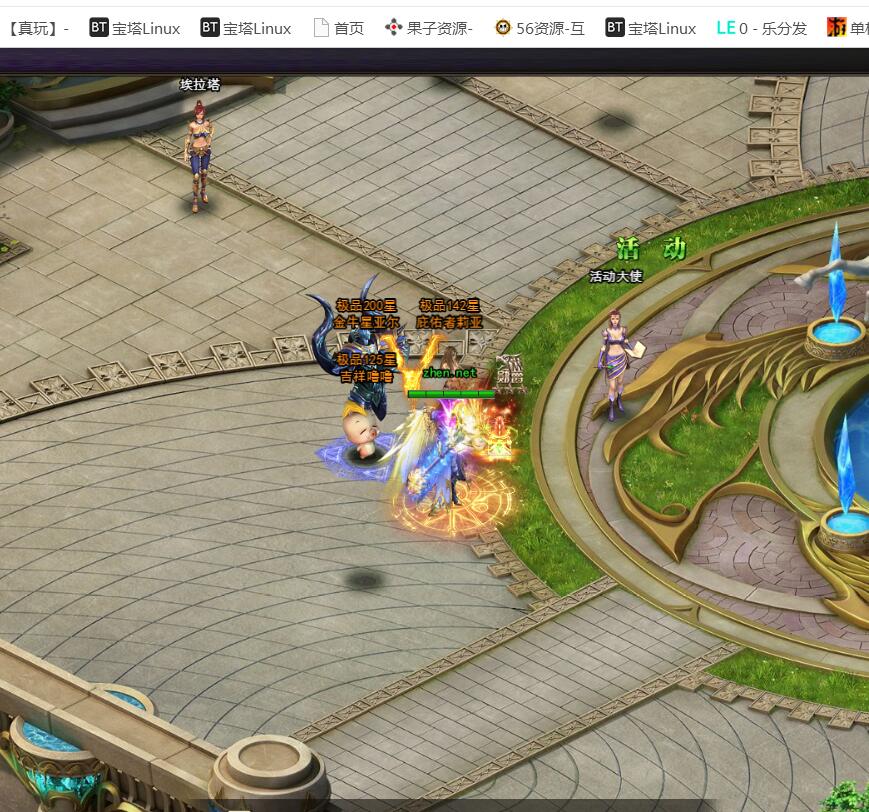Open the 果子资源 bookmark
The width and height of the screenshot is (869, 812).
(x=430, y=28)
